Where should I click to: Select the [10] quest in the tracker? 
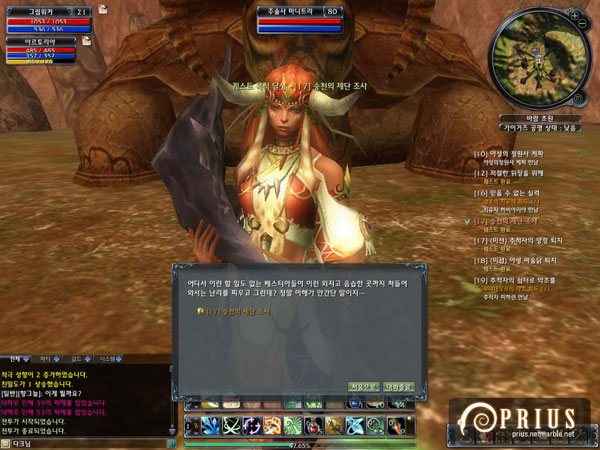[x=512, y=153]
